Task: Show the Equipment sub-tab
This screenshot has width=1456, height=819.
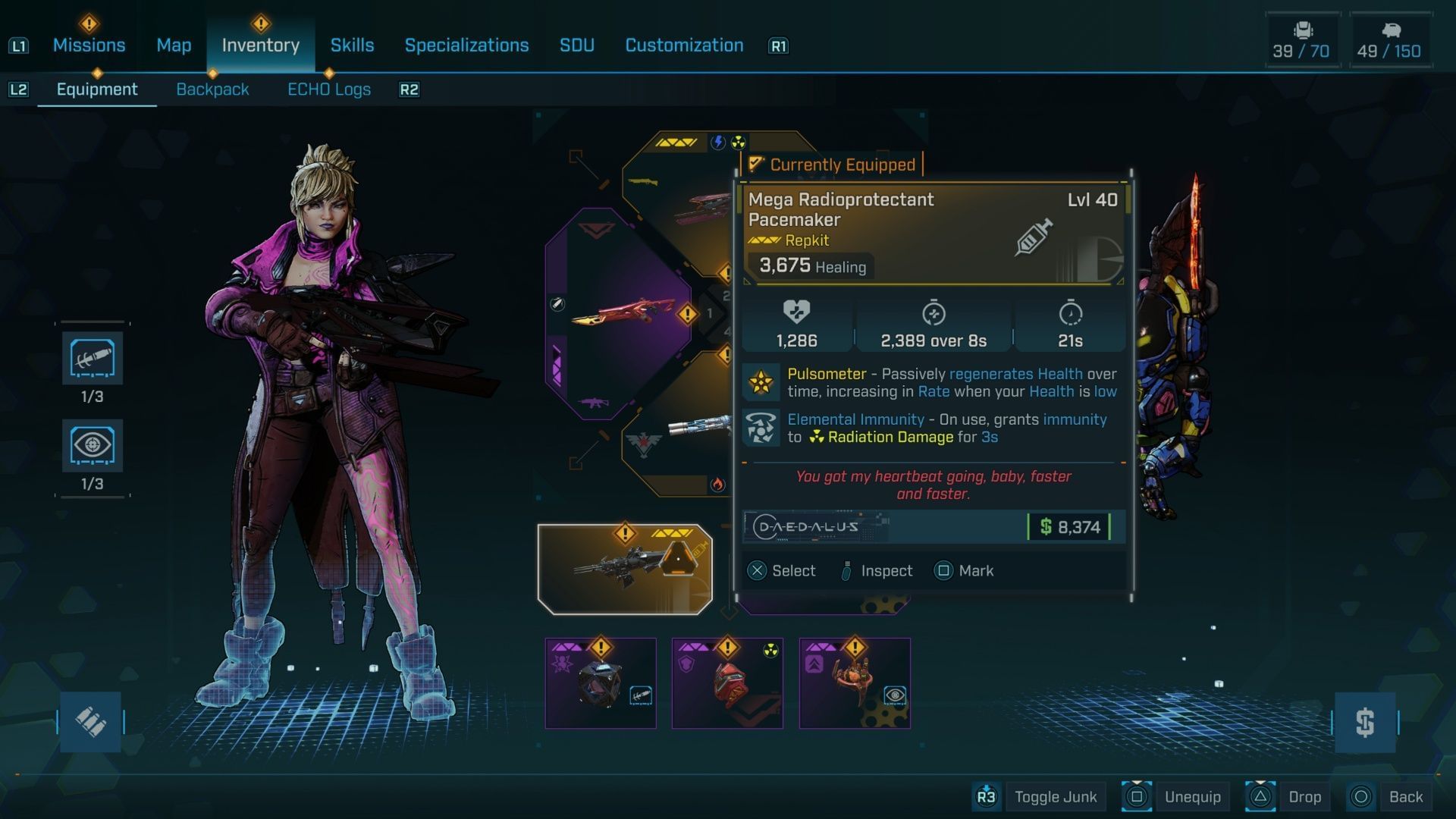Action: tap(97, 89)
